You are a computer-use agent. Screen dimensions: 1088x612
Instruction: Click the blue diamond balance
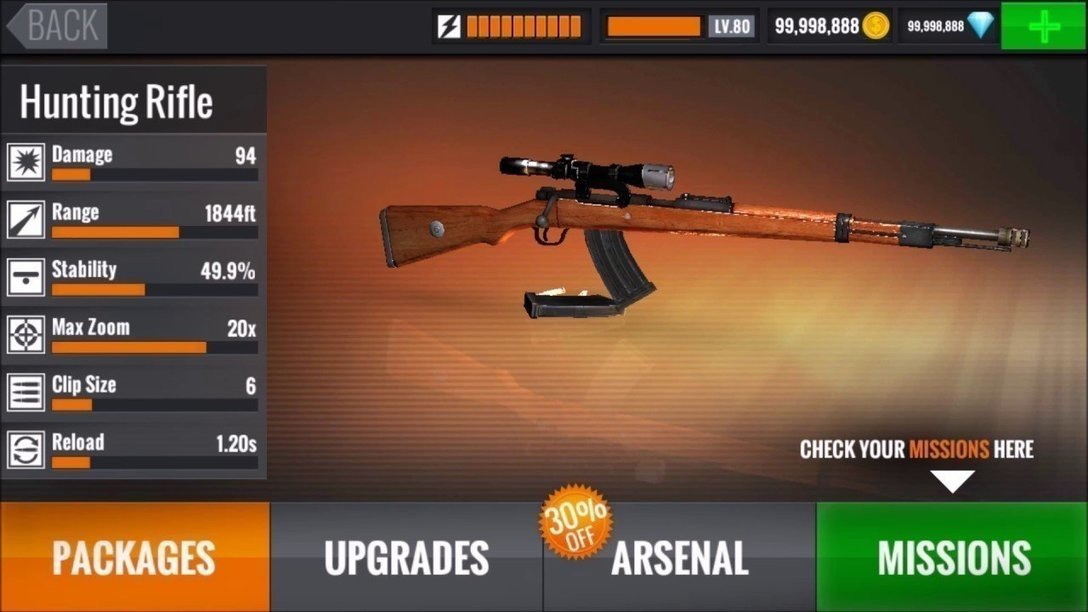click(949, 26)
